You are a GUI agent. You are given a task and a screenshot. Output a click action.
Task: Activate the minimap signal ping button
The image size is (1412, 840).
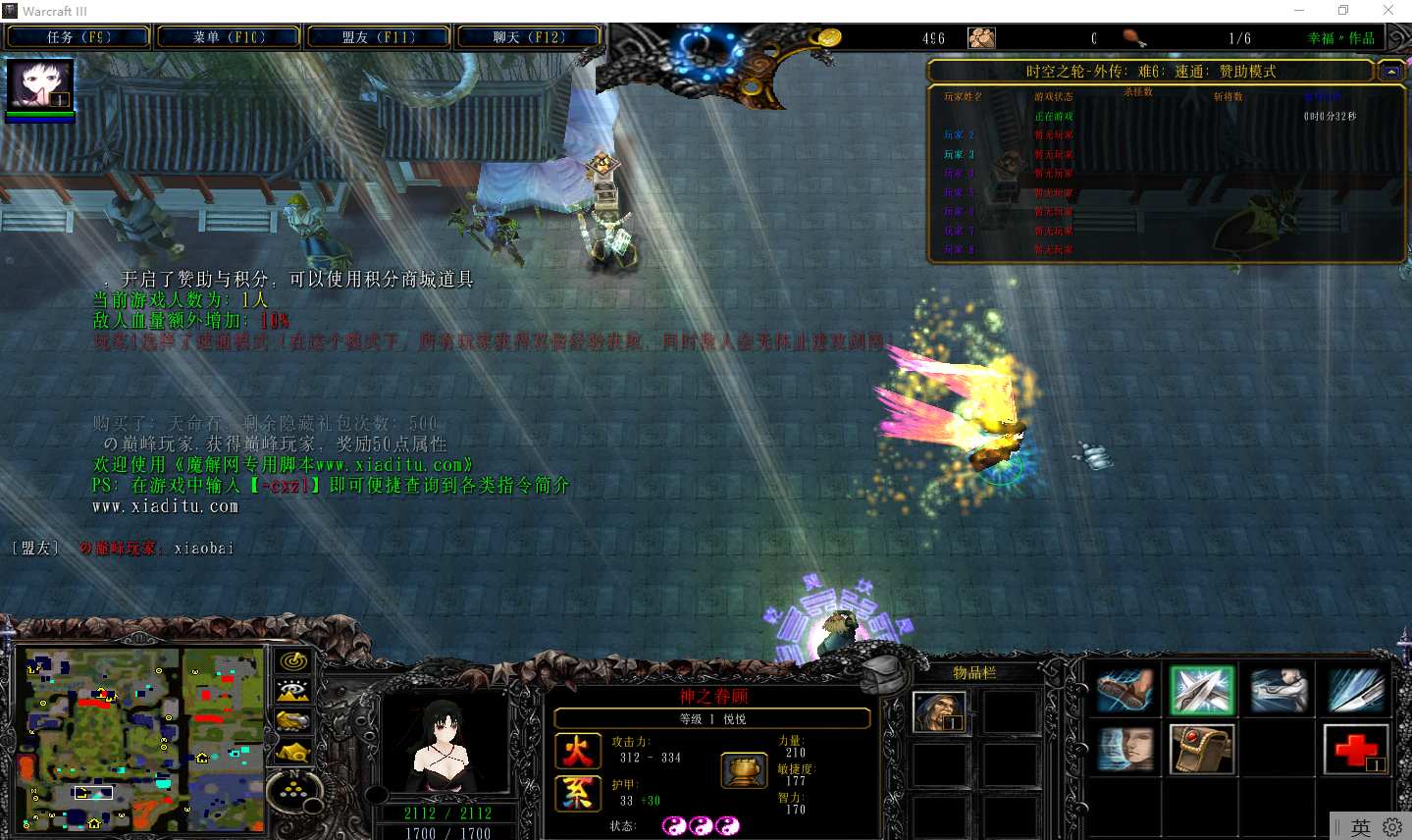click(292, 661)
